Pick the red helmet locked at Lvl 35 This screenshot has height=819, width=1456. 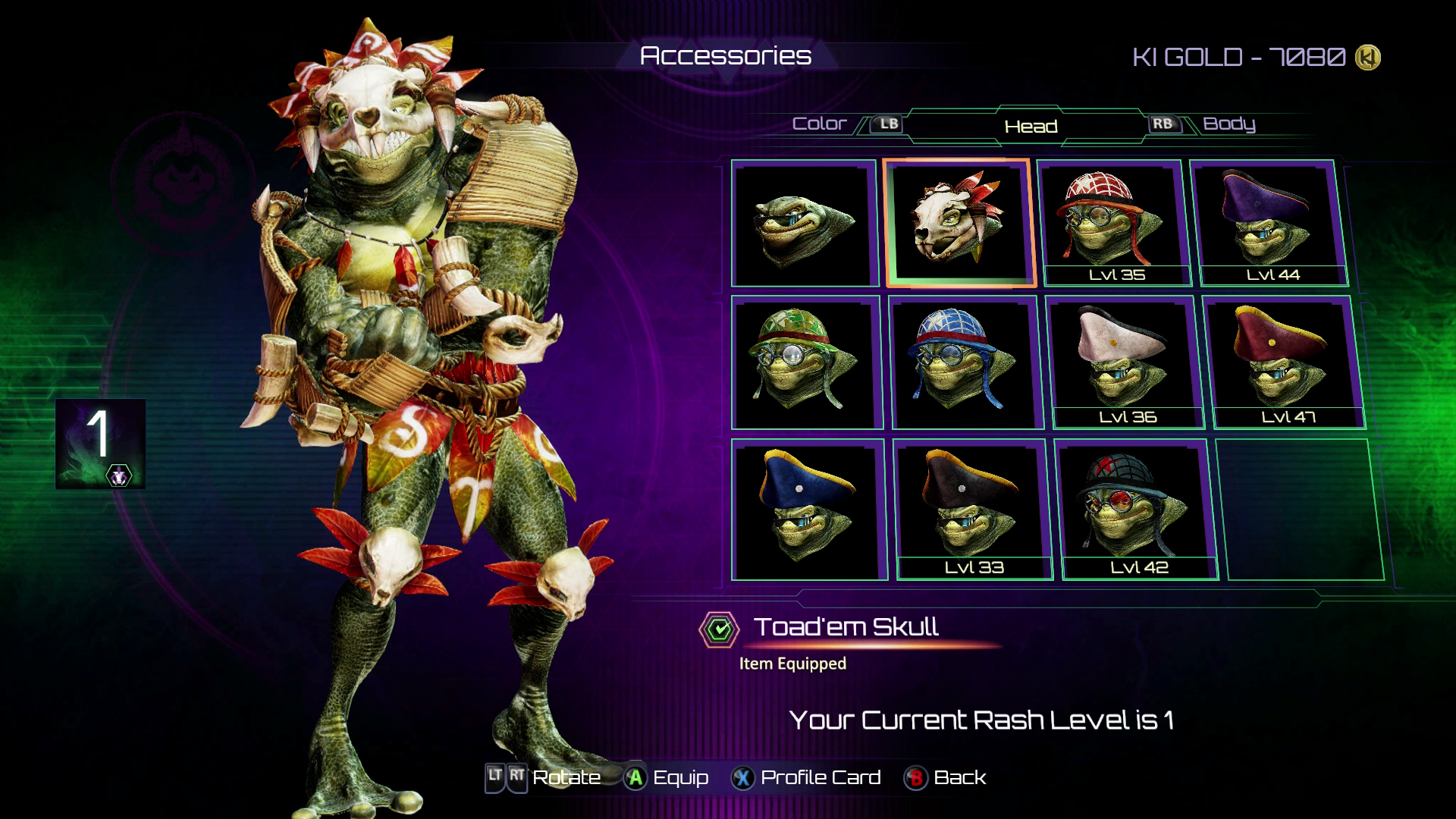tap(1113, 223)
